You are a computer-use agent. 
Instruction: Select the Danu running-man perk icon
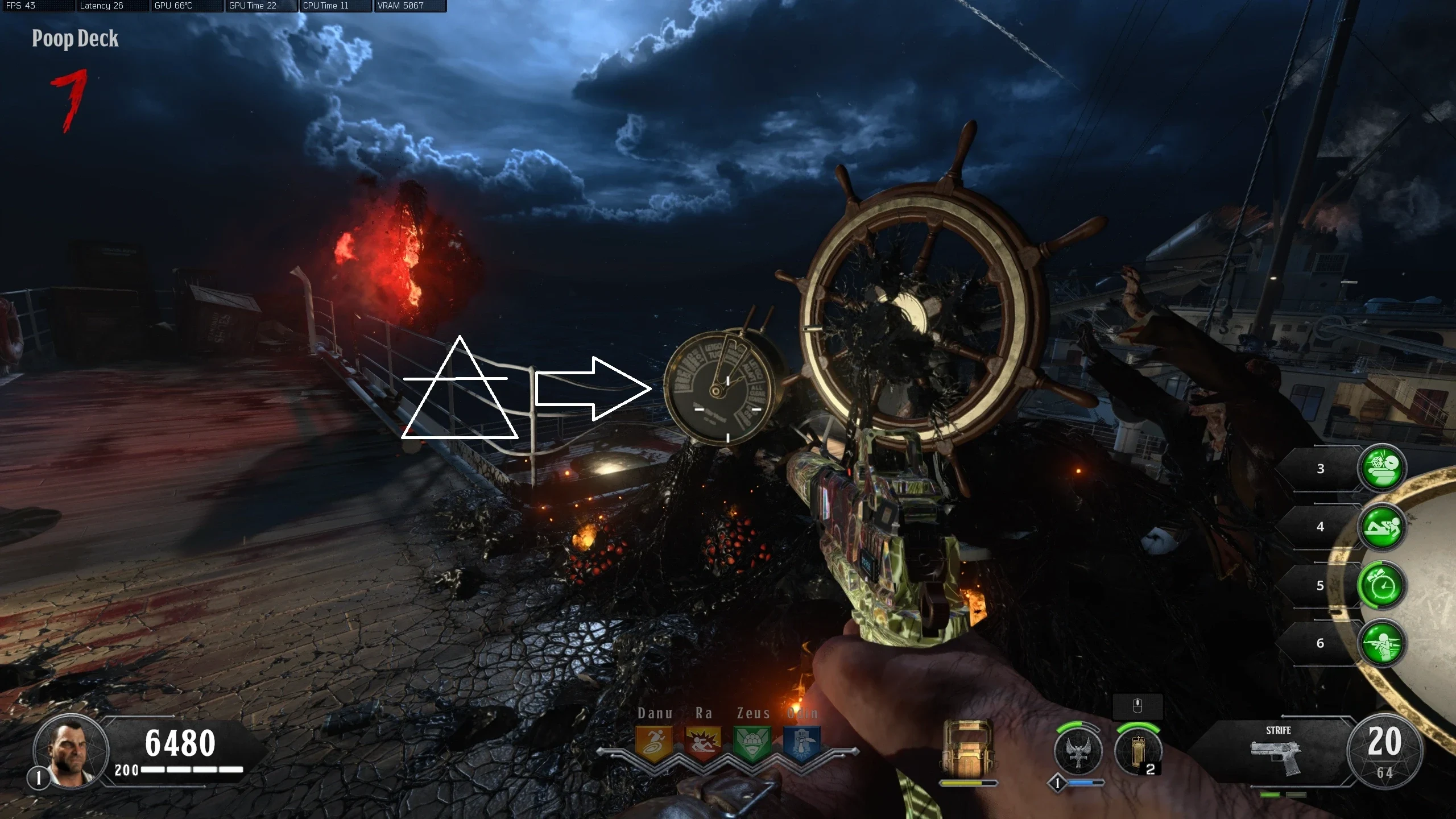coord(653,743)
